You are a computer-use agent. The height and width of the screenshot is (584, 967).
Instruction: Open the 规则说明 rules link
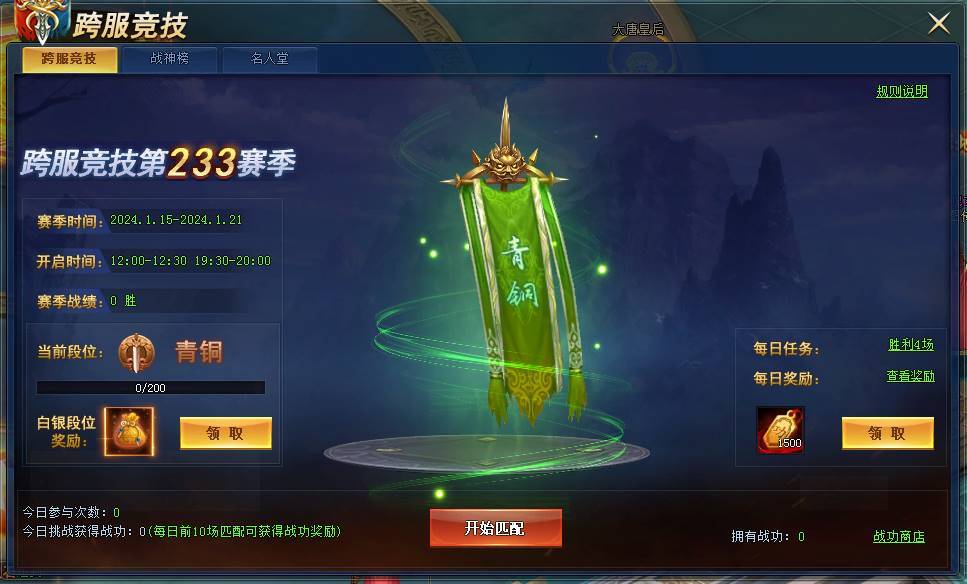pos(902,91)
